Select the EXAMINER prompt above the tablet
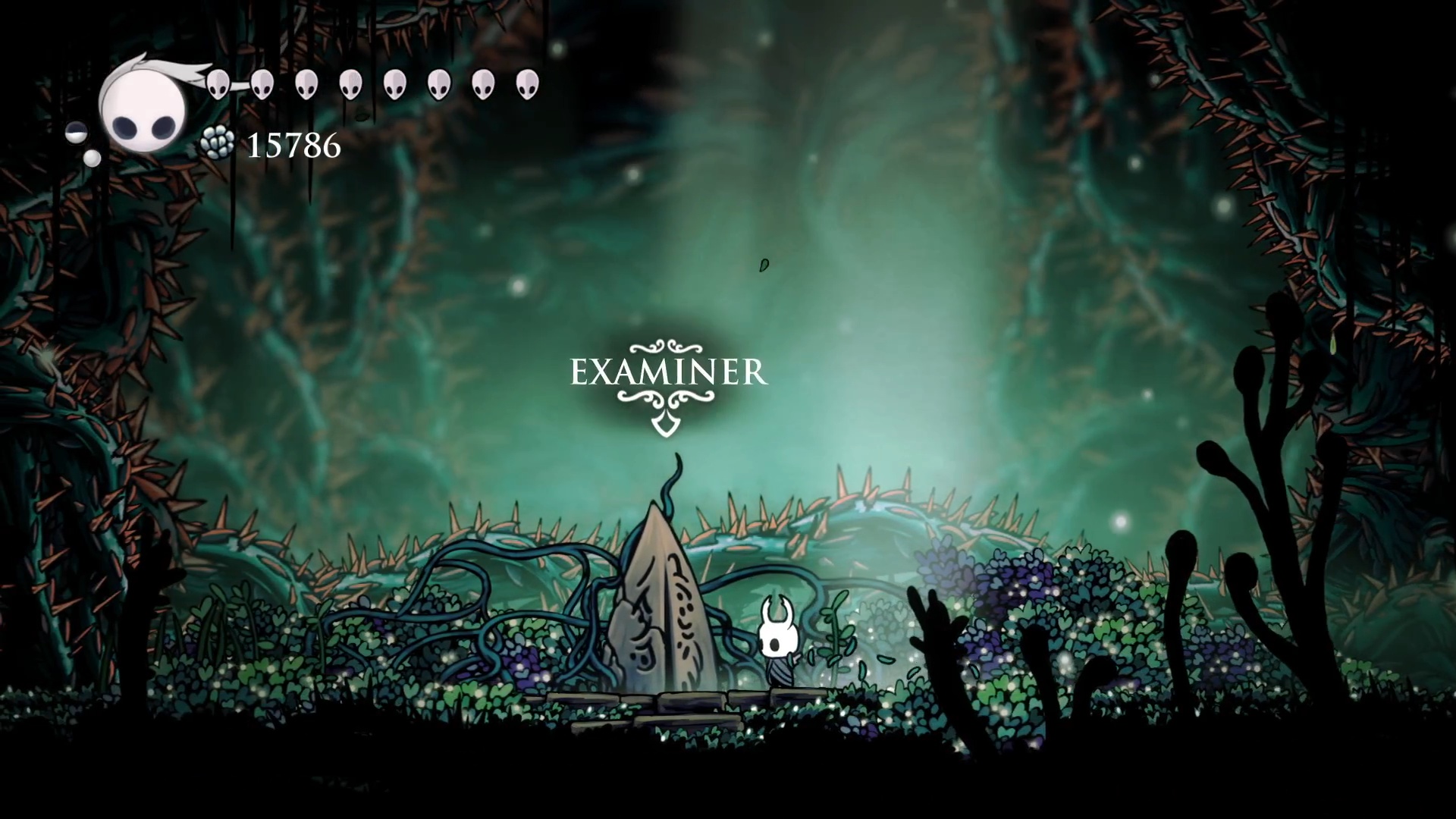This screenshot has width=1456, height=819. coord(668,373)
